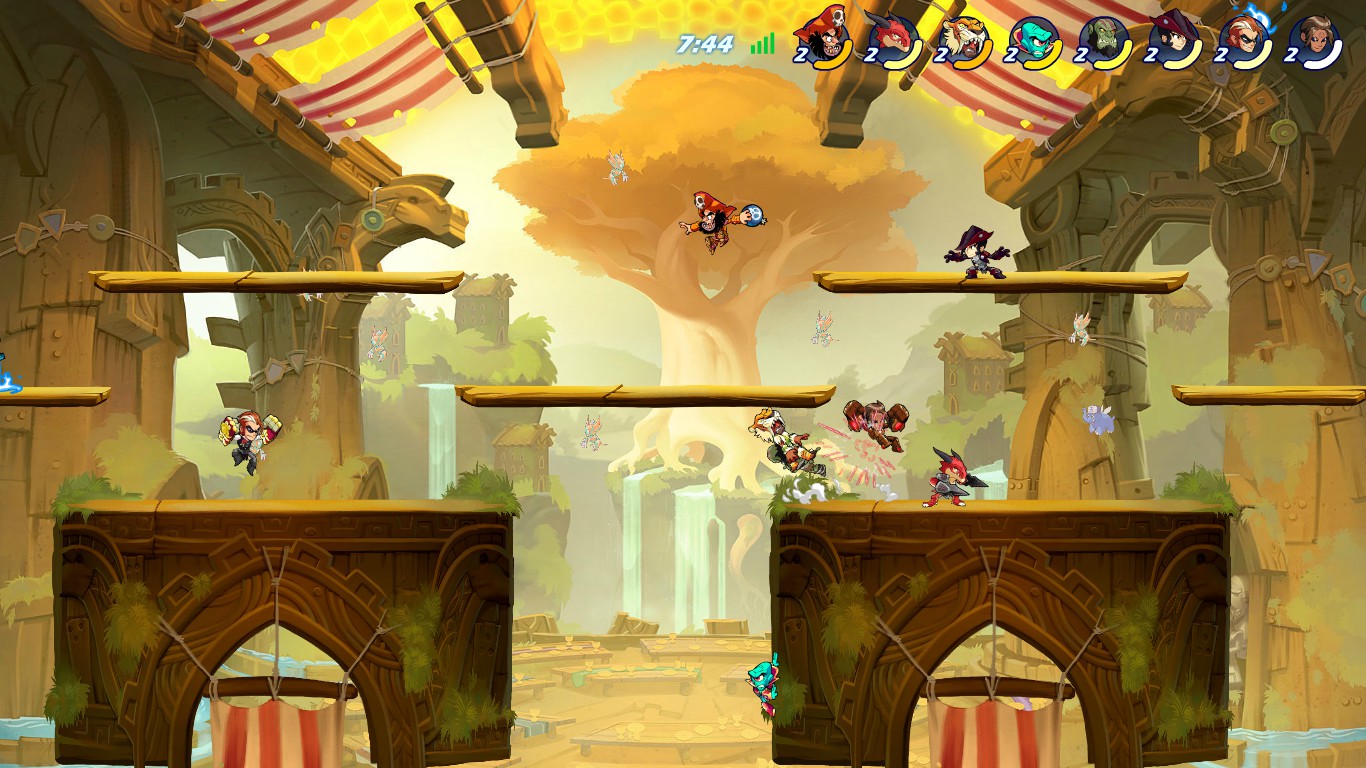Select the skull-hat pirate captain portrait
Screen dimensions: 1366x768
822,38
